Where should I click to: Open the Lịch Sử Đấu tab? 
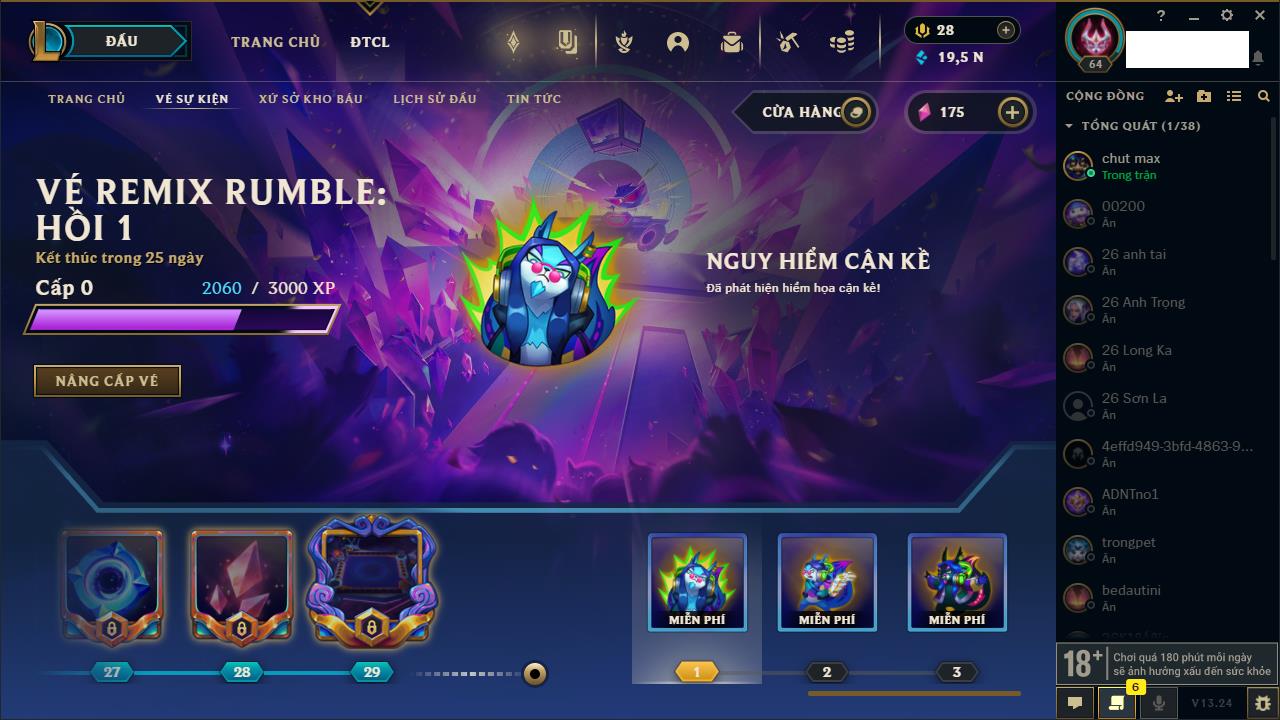434,99
